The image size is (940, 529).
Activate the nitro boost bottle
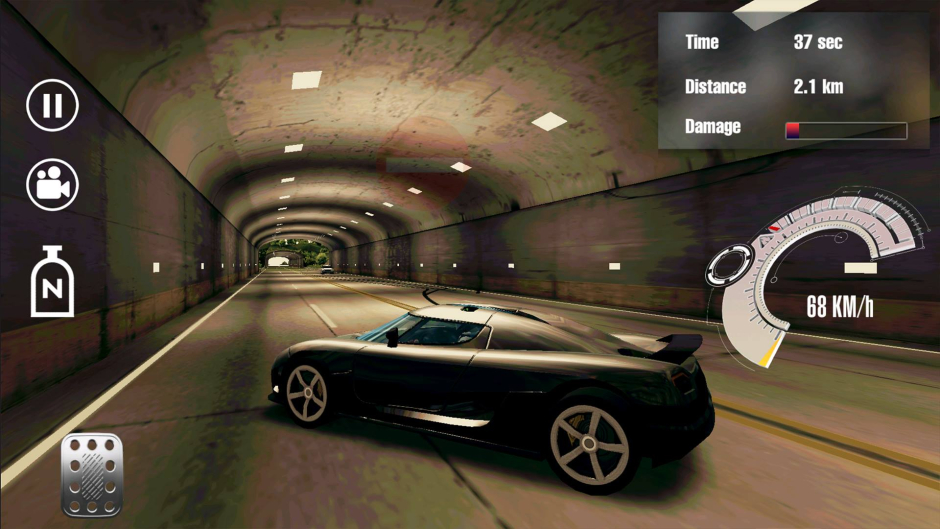(x=52, y=282)
